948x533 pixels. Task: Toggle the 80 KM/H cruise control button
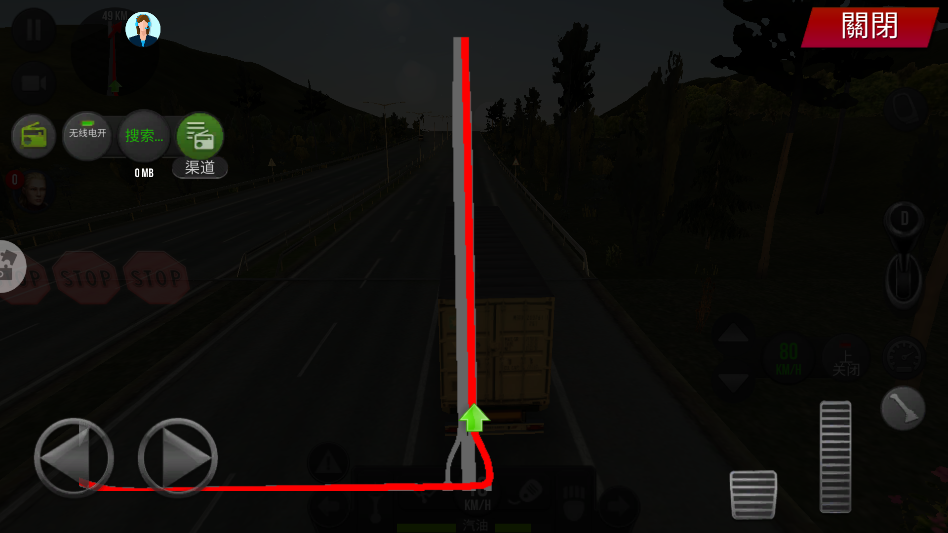(788, 357)
